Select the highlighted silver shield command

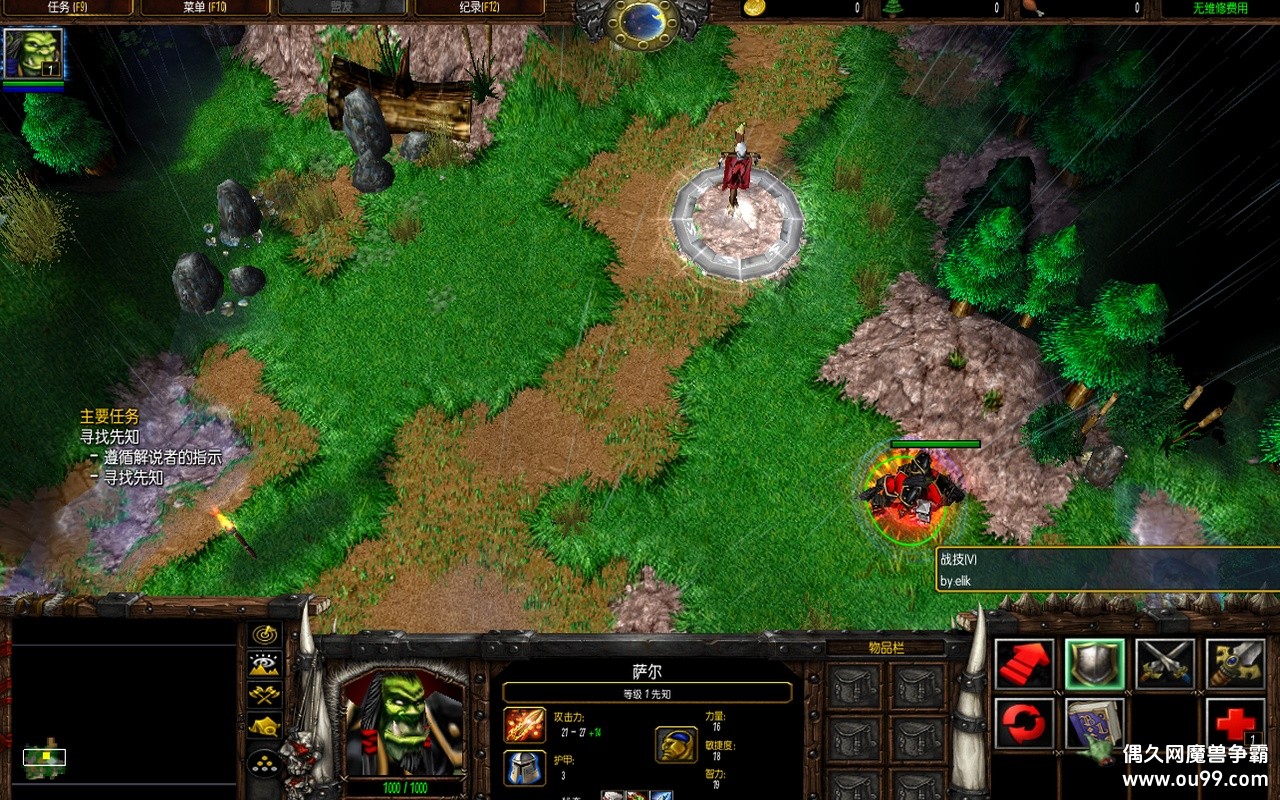(x=1095, y=664)
